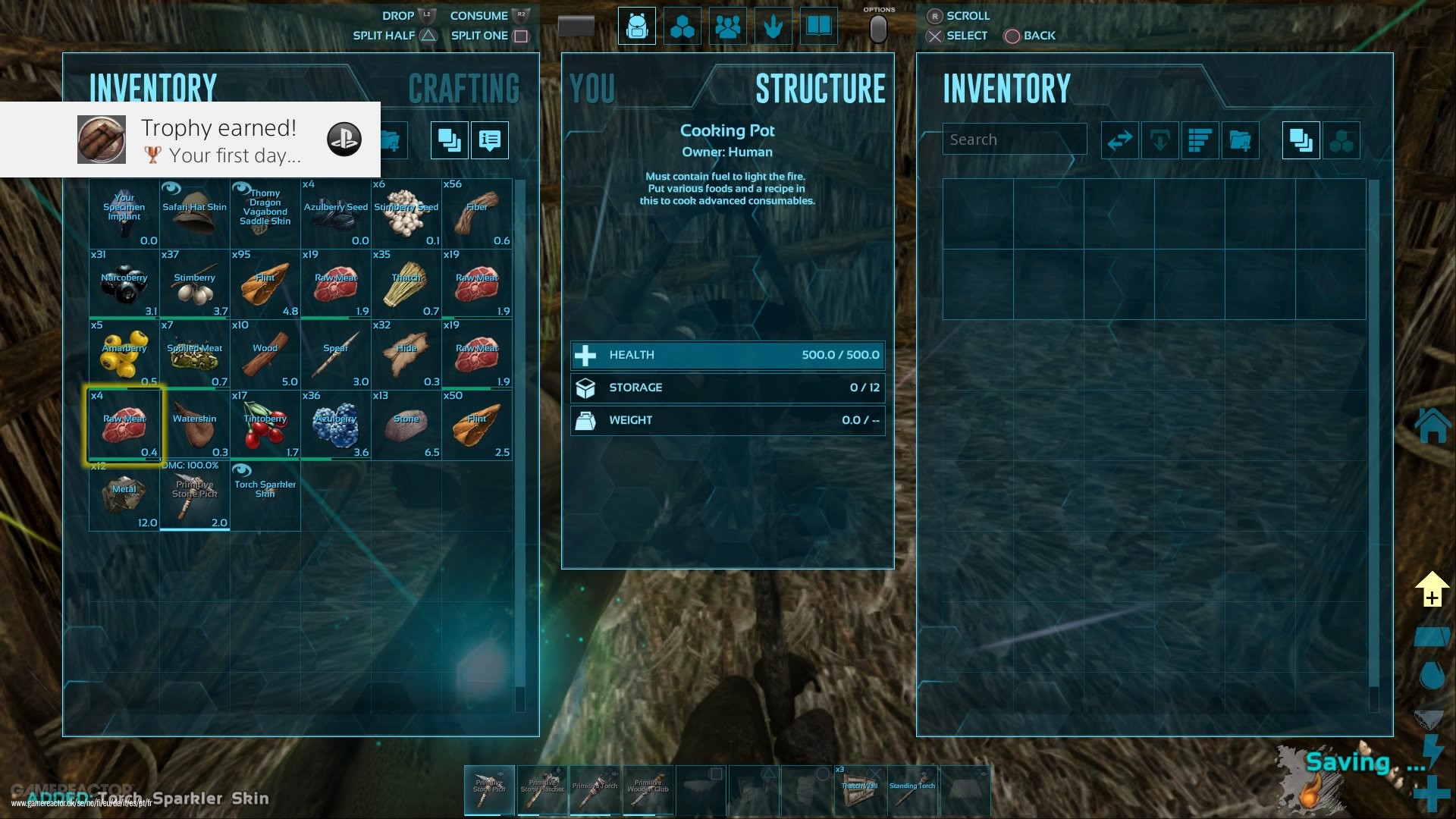Image resolution: width=1456 pixels, height=819 pixels.
Task: Toggle the items view in structure inventory
Action: tap(1301, 140)
